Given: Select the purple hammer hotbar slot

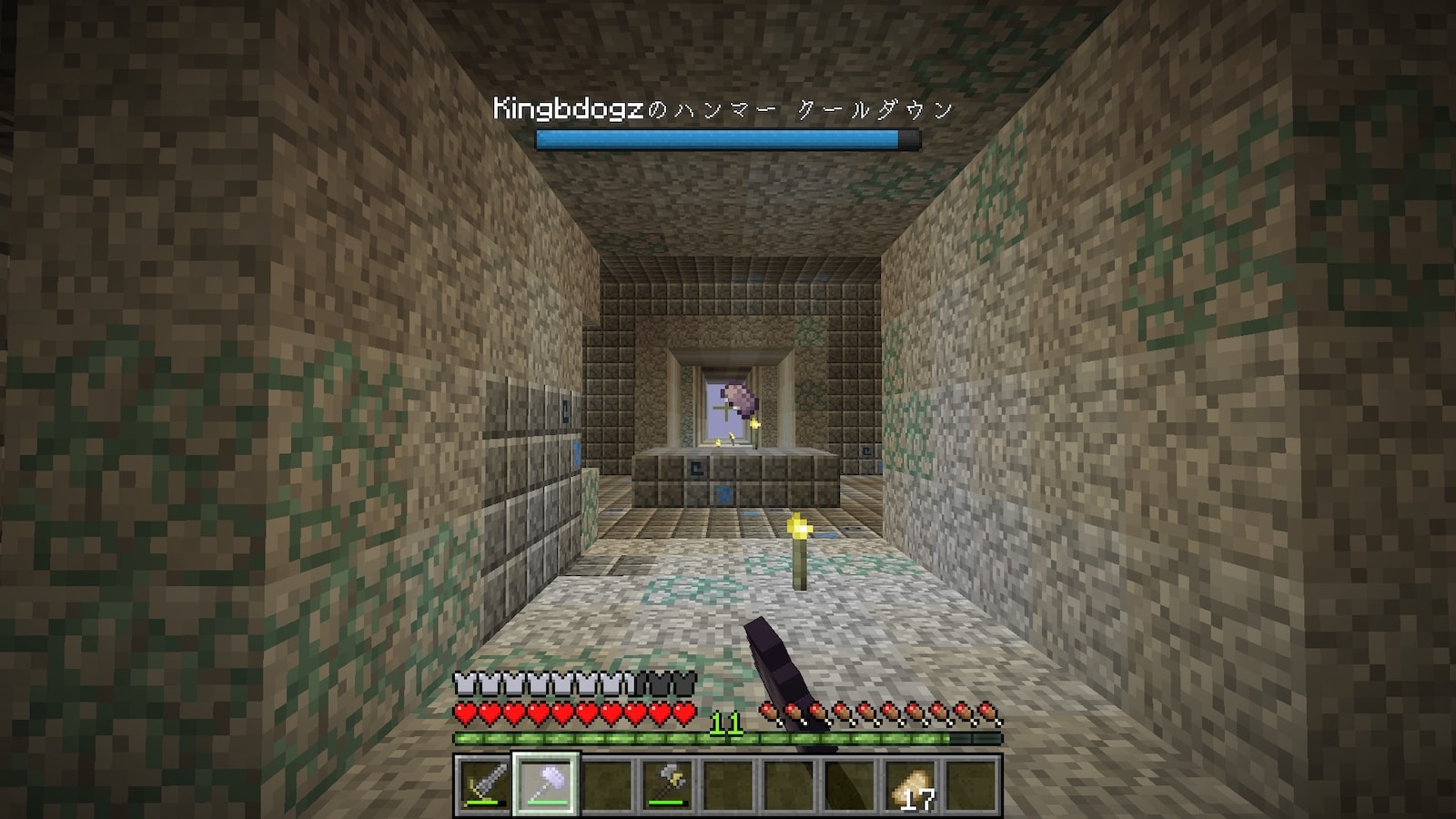Looking at the screenshot, I should click(x=545, y=784).
